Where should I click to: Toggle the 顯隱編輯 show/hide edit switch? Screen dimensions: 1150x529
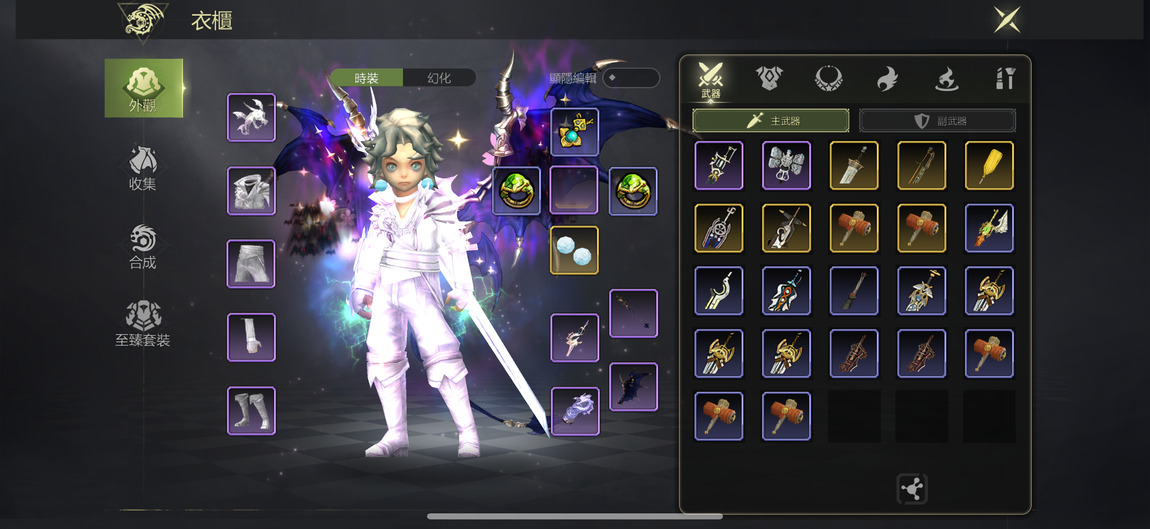[x=630, y=78]
